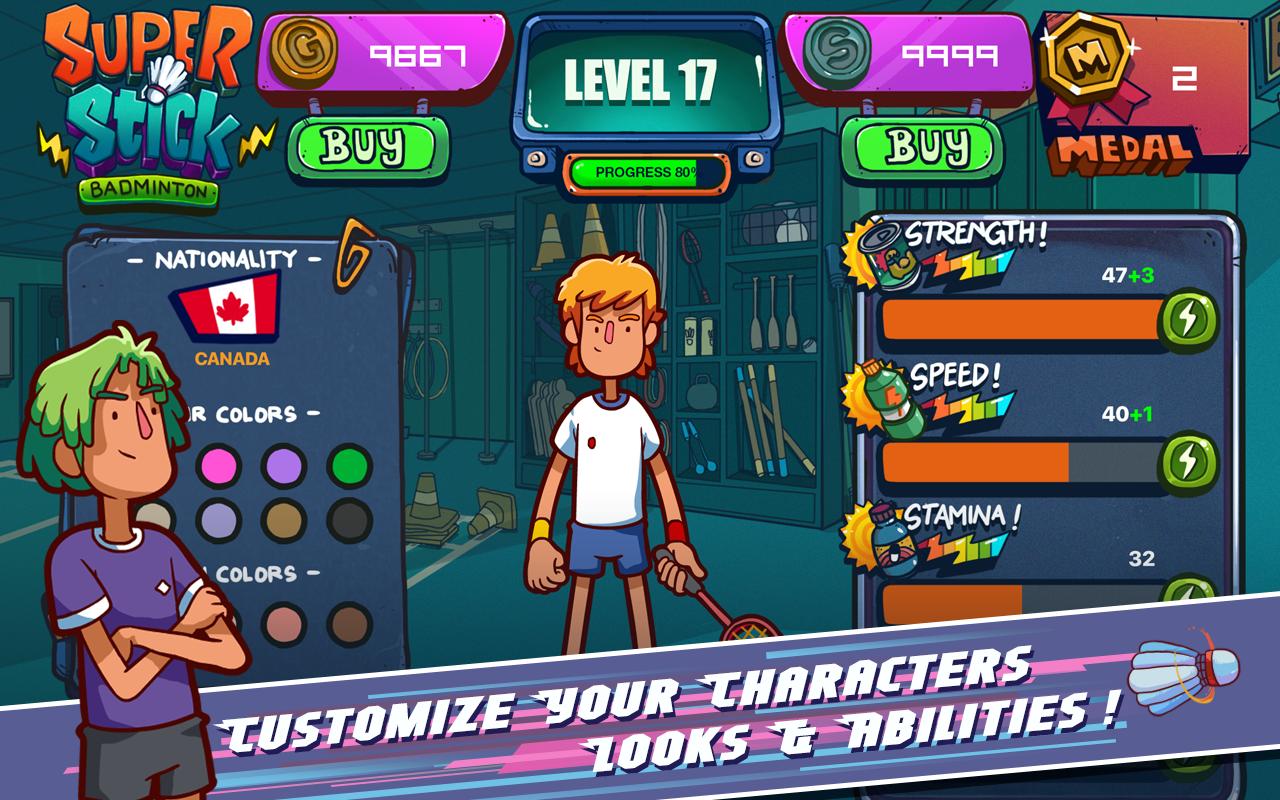Select the light purple color swatch
The width and height of the screenshot is (1280, 800).
(x=282, y=466)
